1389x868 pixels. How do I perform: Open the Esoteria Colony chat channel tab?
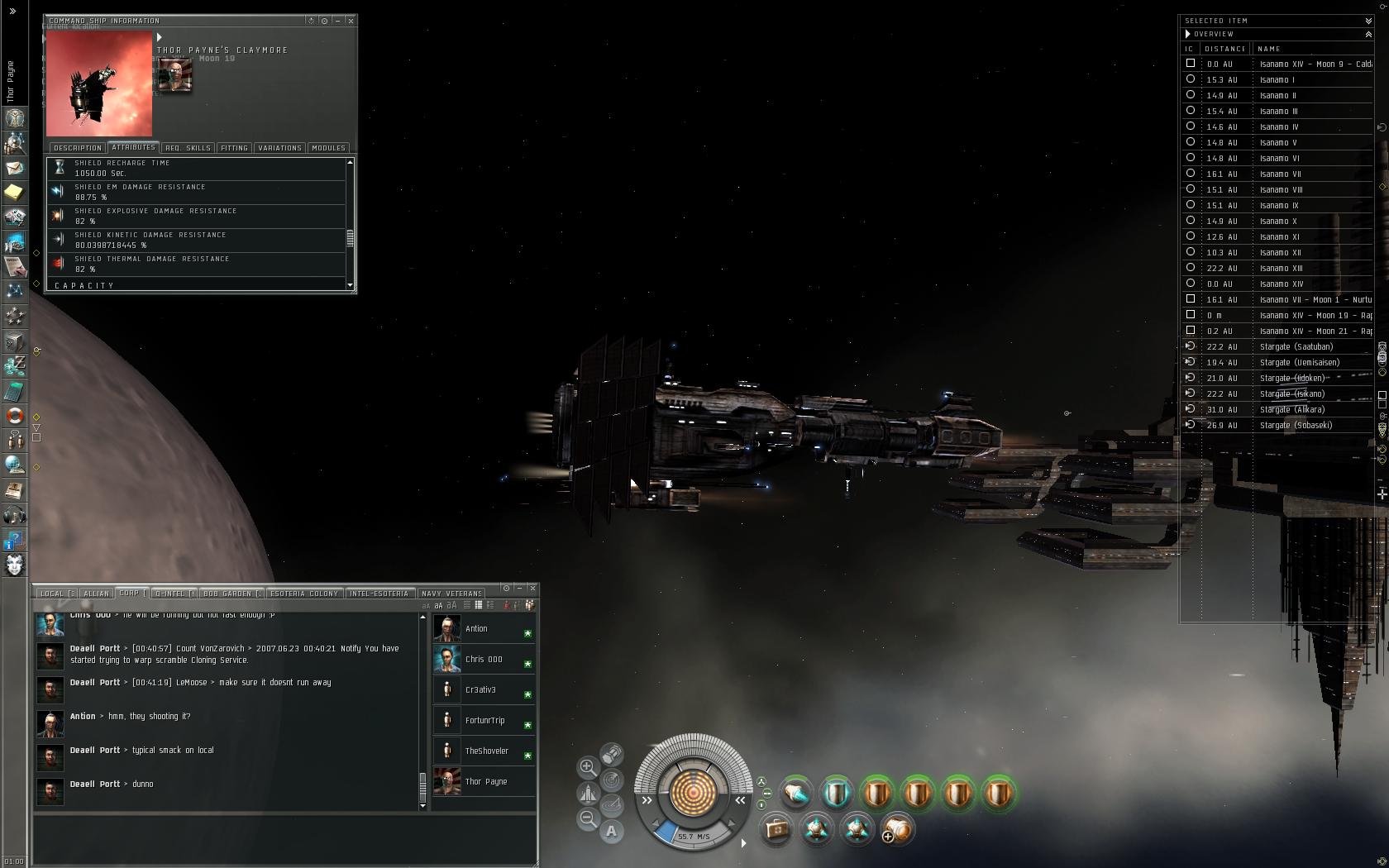pyautogui.click(x=304, y=594)
